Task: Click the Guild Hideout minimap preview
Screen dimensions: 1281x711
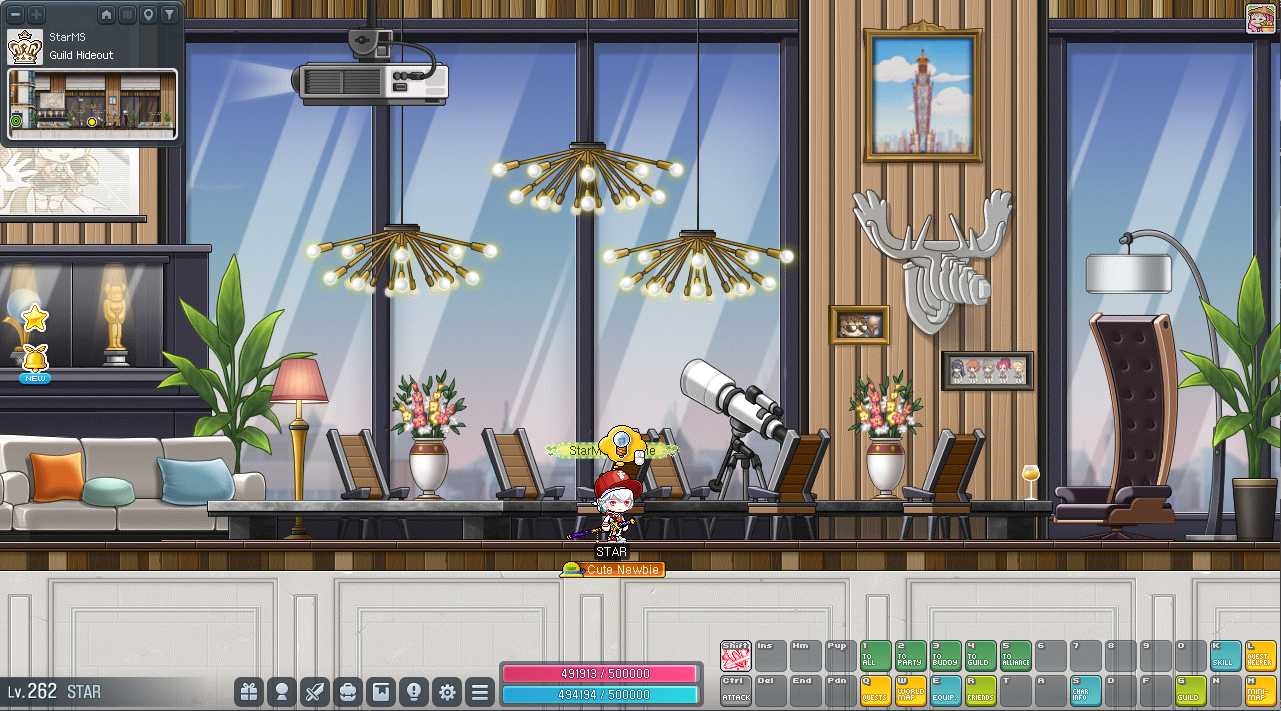Action: [x=92, y=104]
